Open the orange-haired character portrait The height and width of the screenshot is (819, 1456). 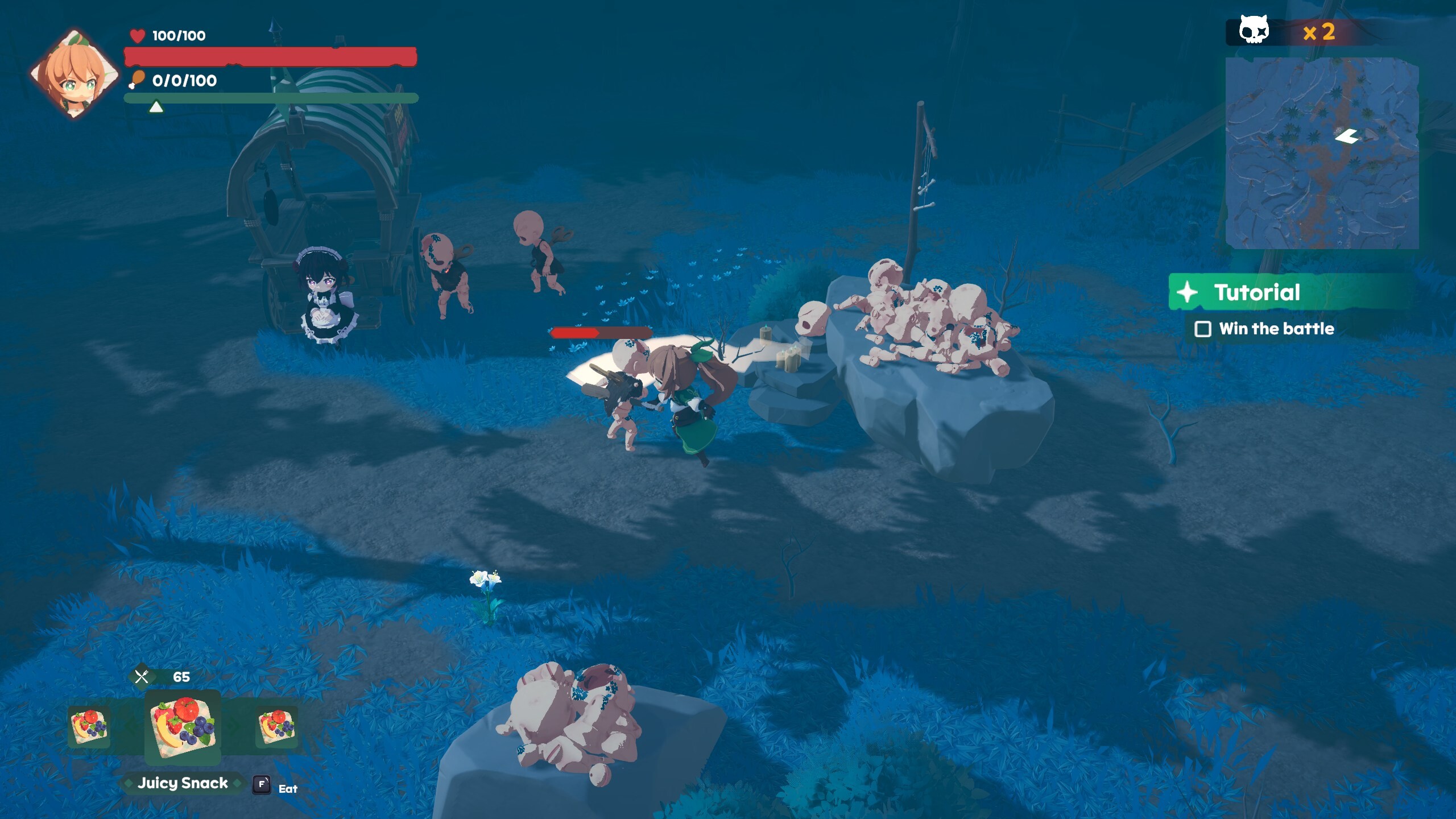[x=75, y=74]
